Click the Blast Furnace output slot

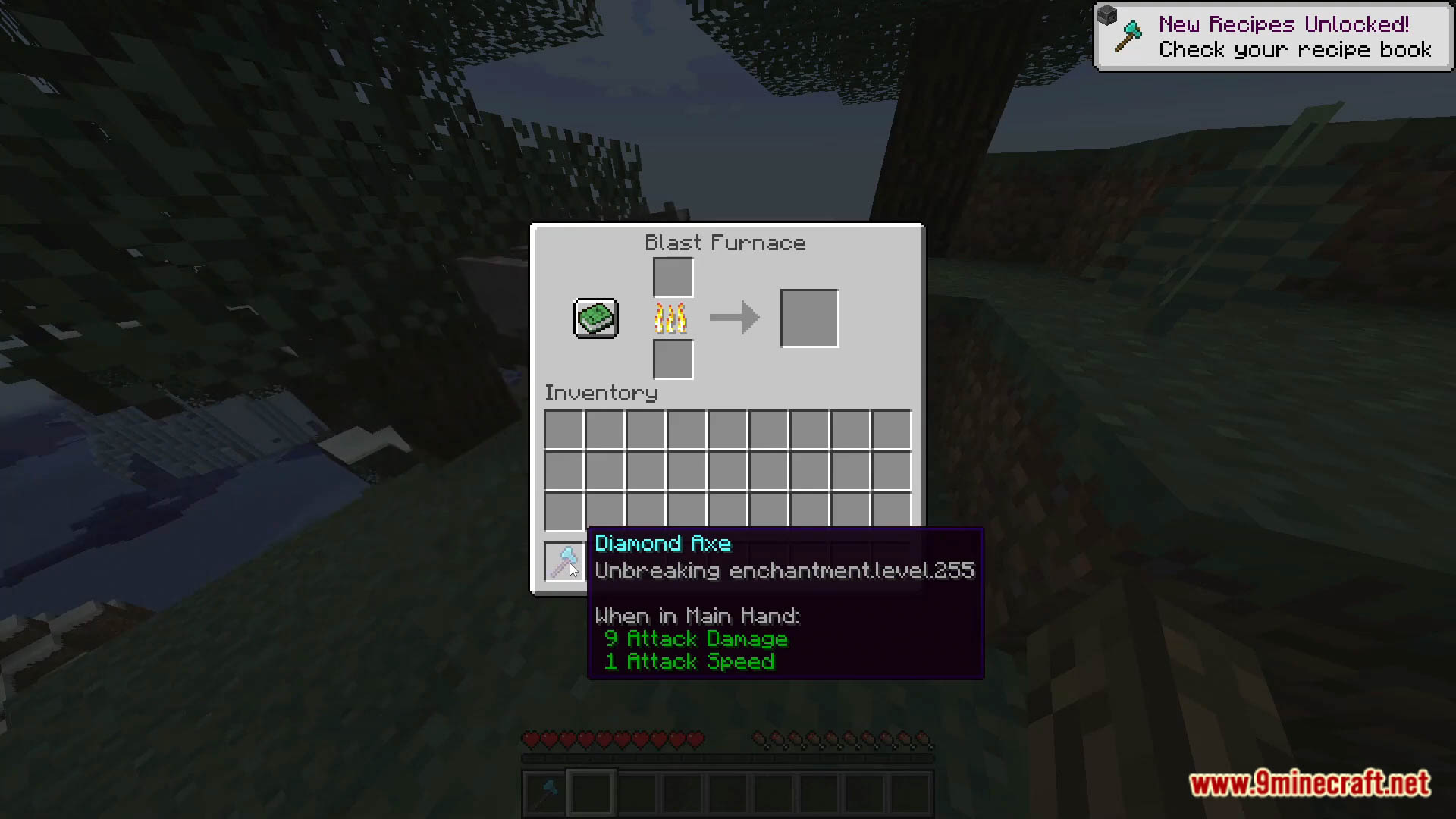[x=808, y=318]
